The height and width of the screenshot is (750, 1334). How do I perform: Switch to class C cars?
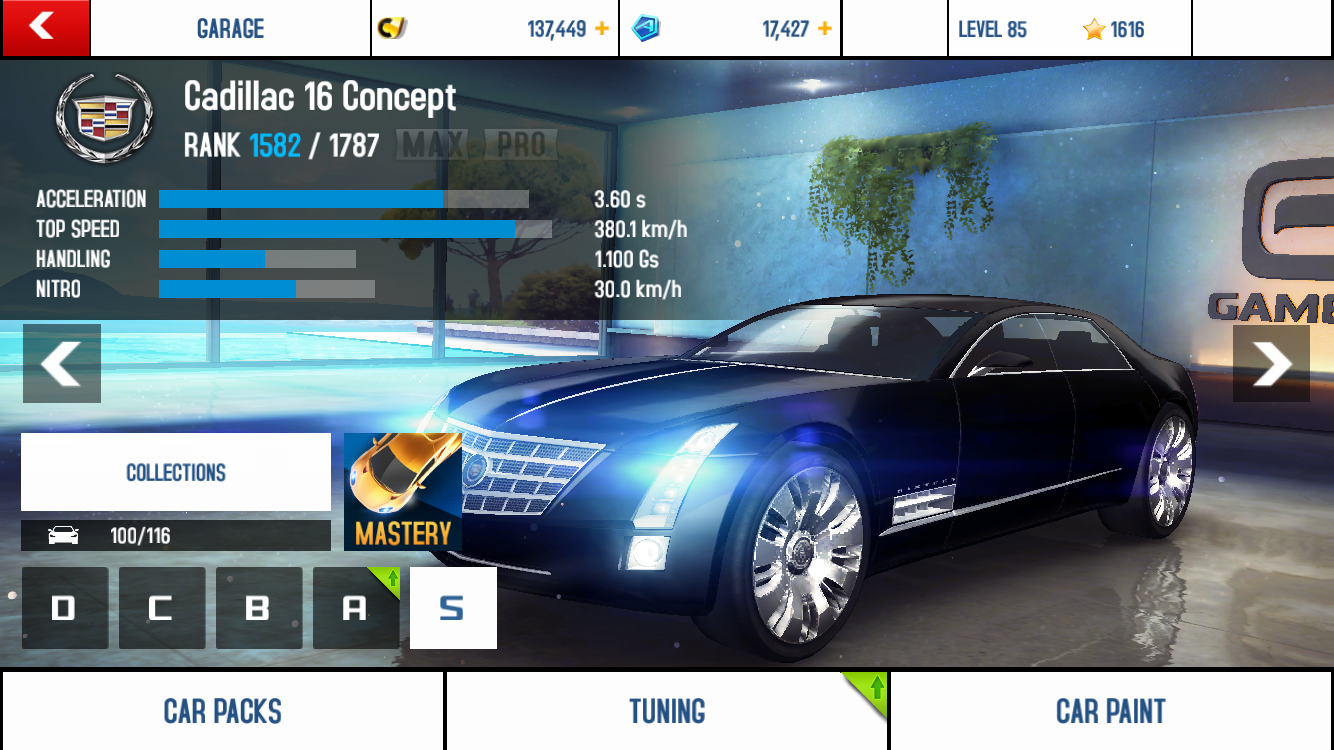tap(161, 608)
